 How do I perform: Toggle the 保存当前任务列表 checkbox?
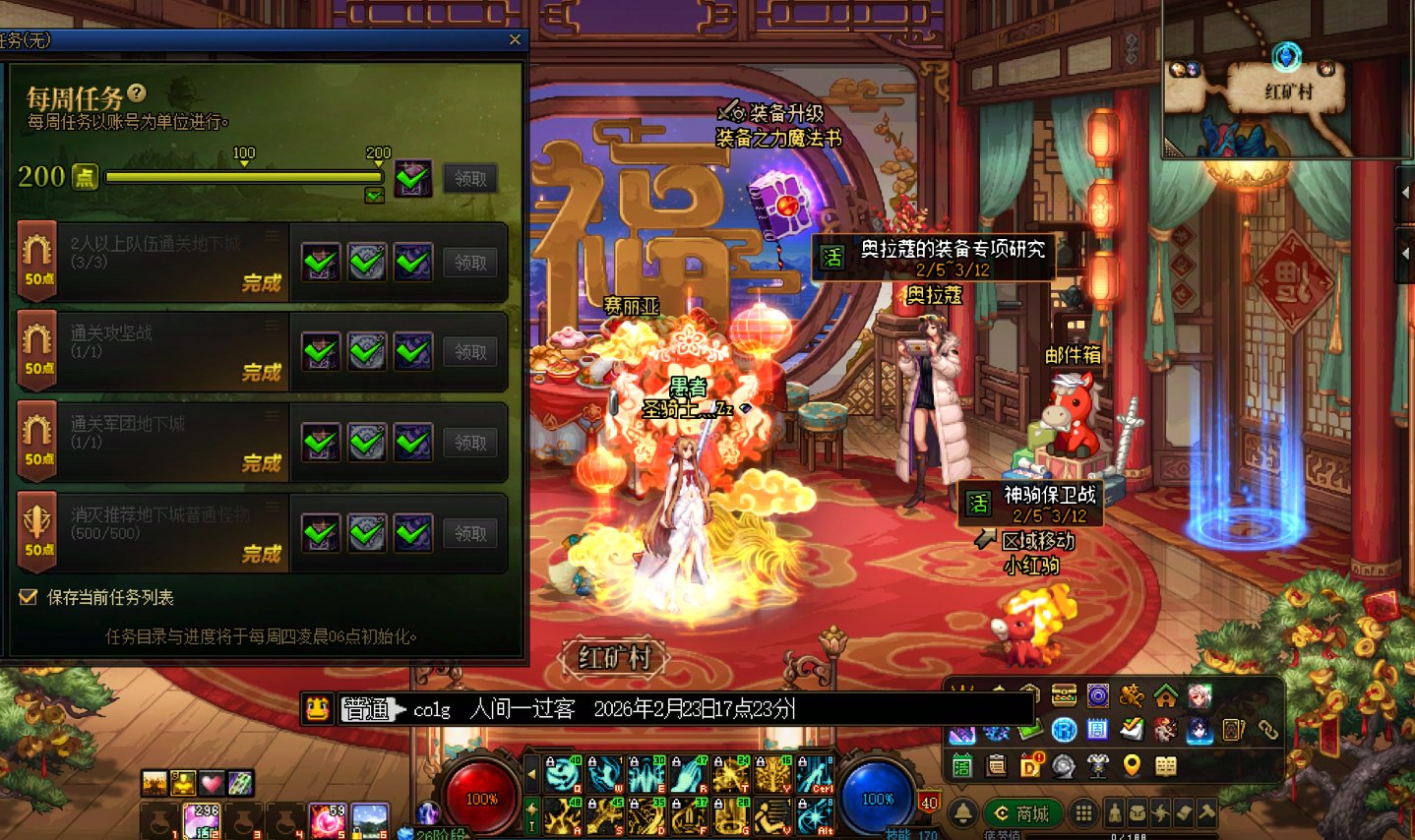tap(29, 597)
